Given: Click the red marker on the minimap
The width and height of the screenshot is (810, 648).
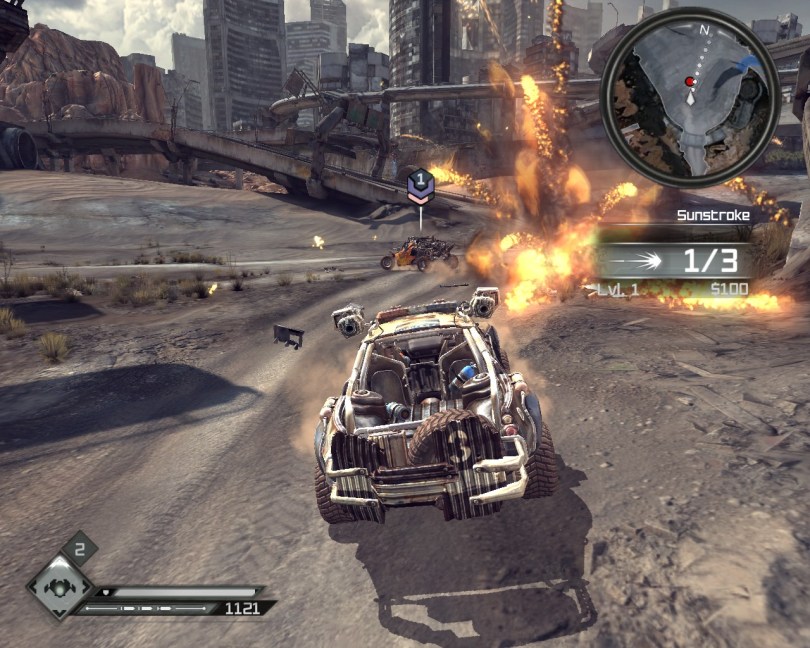Looking at the screenshot, I should pyautogui.click(x=689, y=81).
